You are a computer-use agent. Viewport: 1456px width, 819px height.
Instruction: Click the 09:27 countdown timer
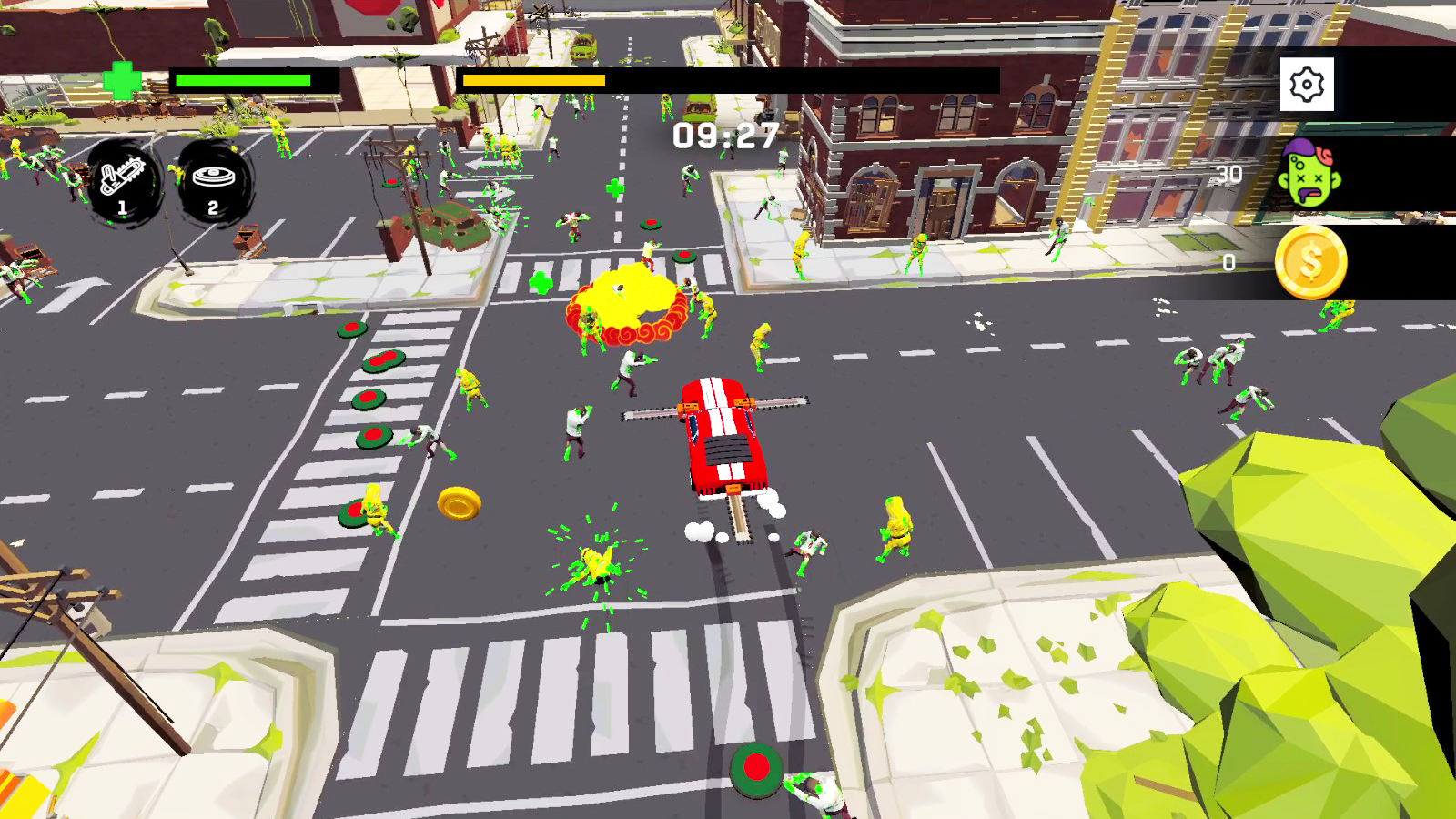pyautogui.click(x=723, y=135)
